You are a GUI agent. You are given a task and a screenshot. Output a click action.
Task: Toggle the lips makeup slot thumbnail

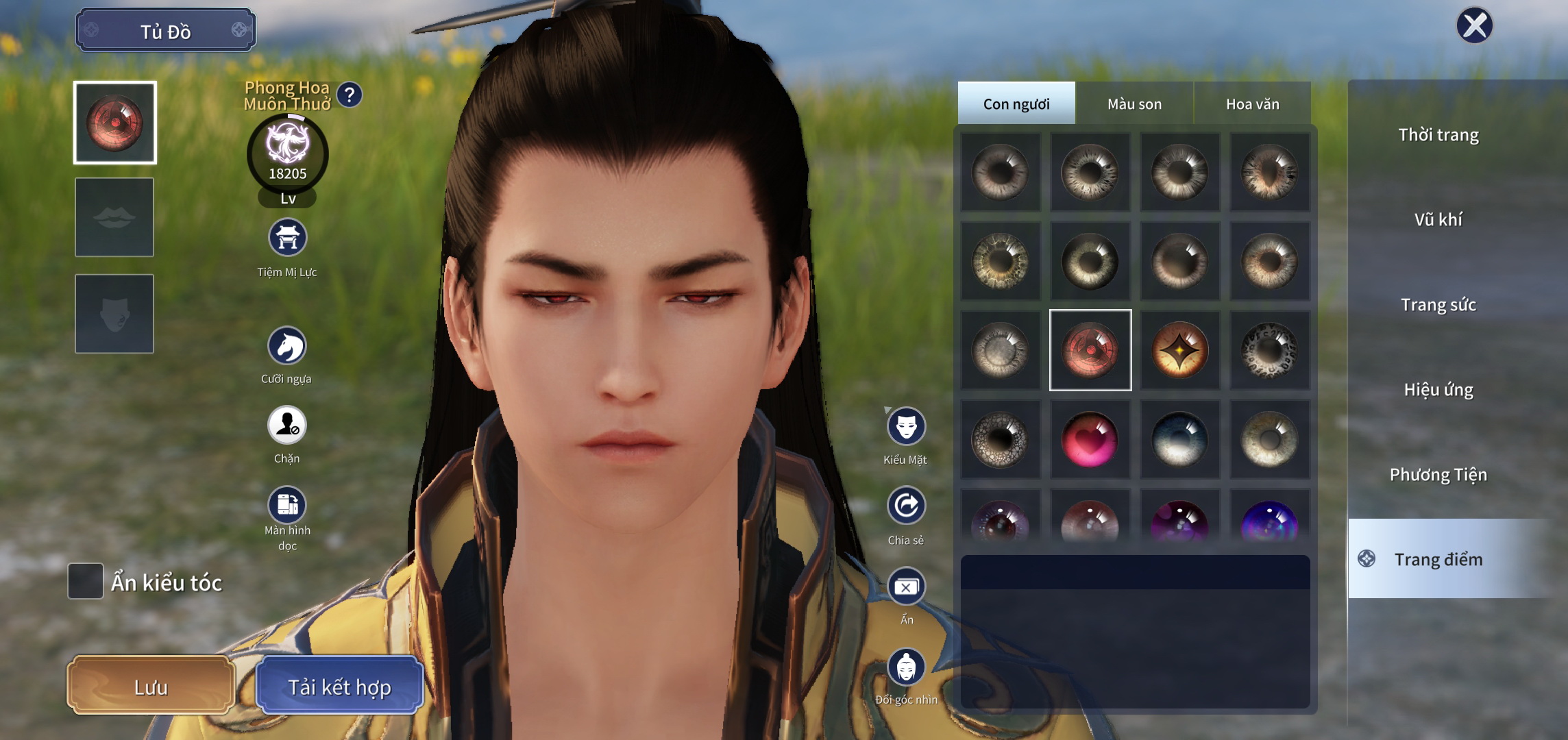[114, 215]
